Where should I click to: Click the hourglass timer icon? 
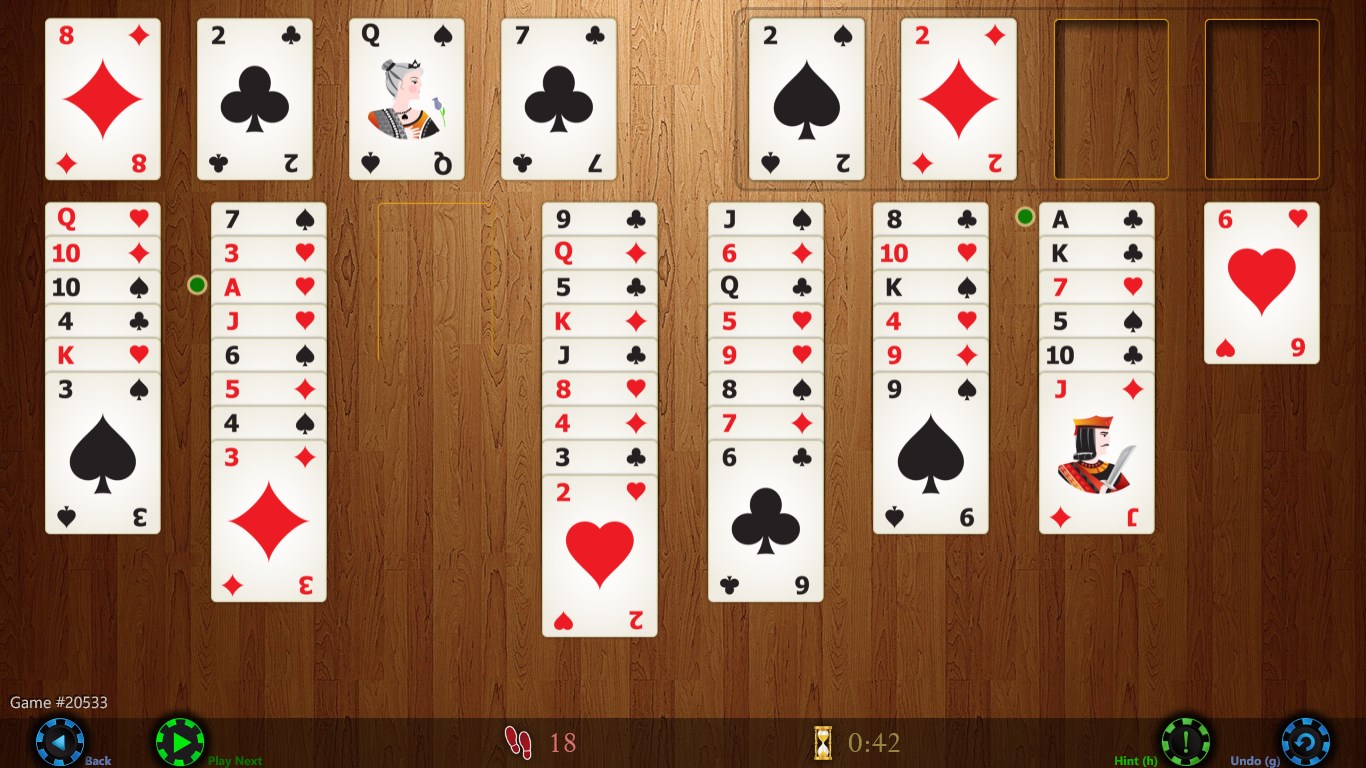[x=822, y=741]
